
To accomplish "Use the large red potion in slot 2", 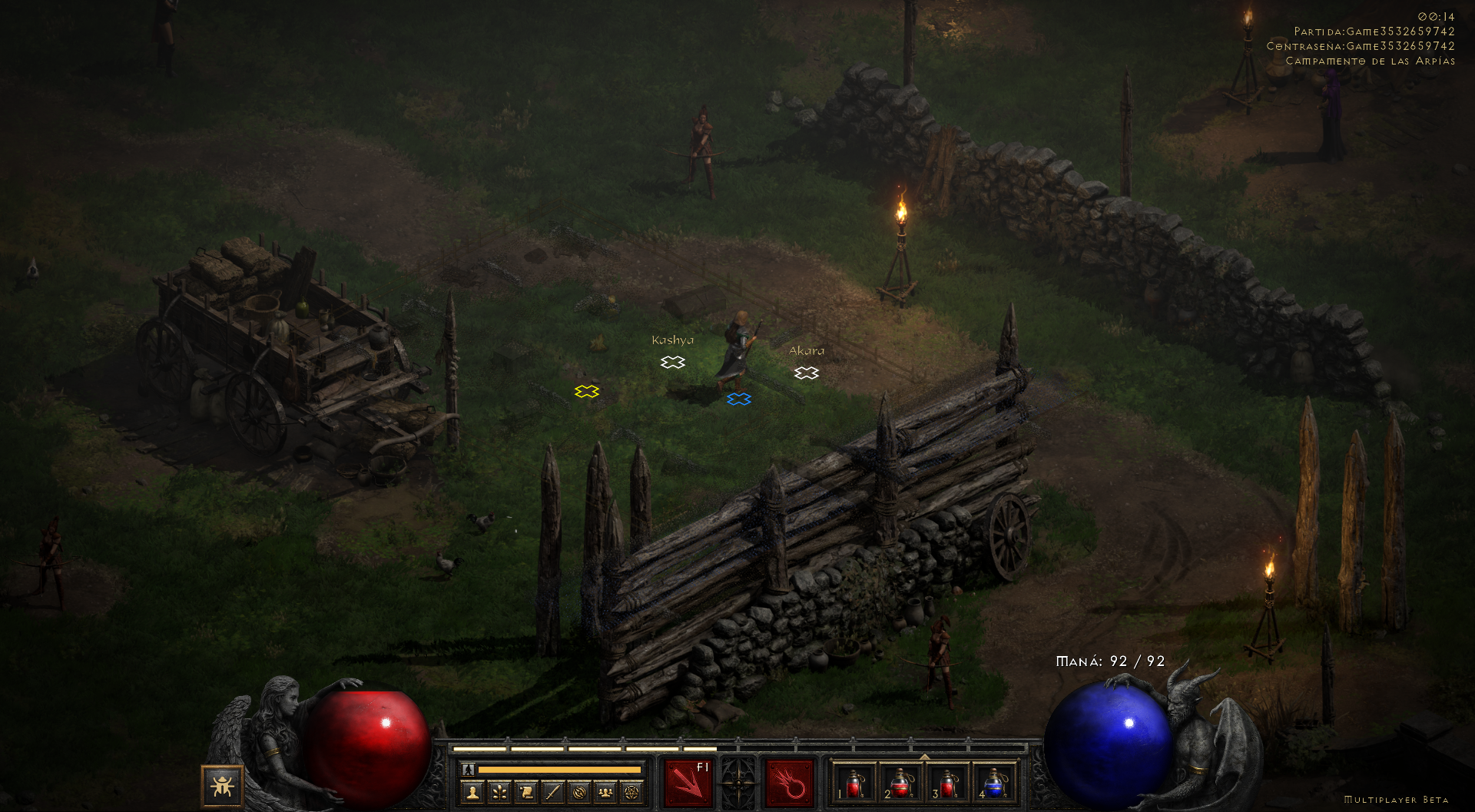I will pos(901,784).
